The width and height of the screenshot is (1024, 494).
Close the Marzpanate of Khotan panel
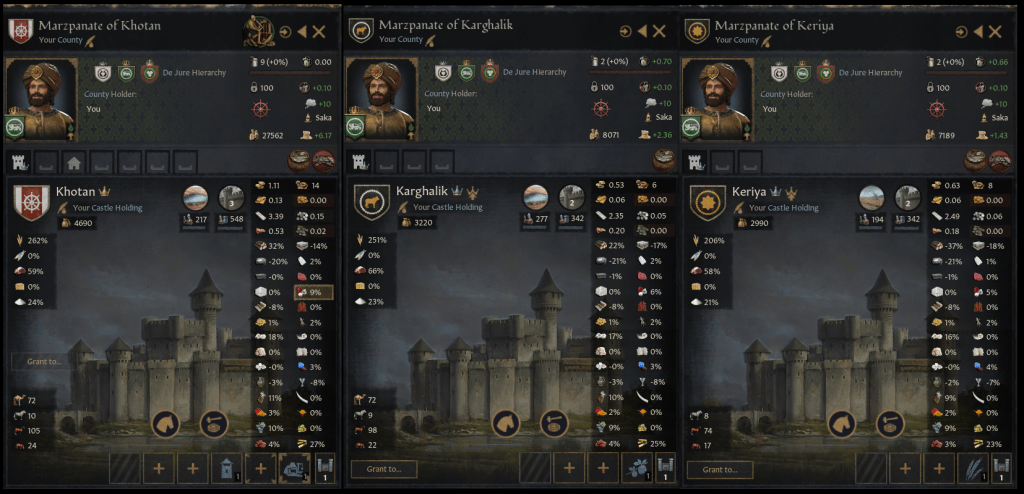pos(320,32)
